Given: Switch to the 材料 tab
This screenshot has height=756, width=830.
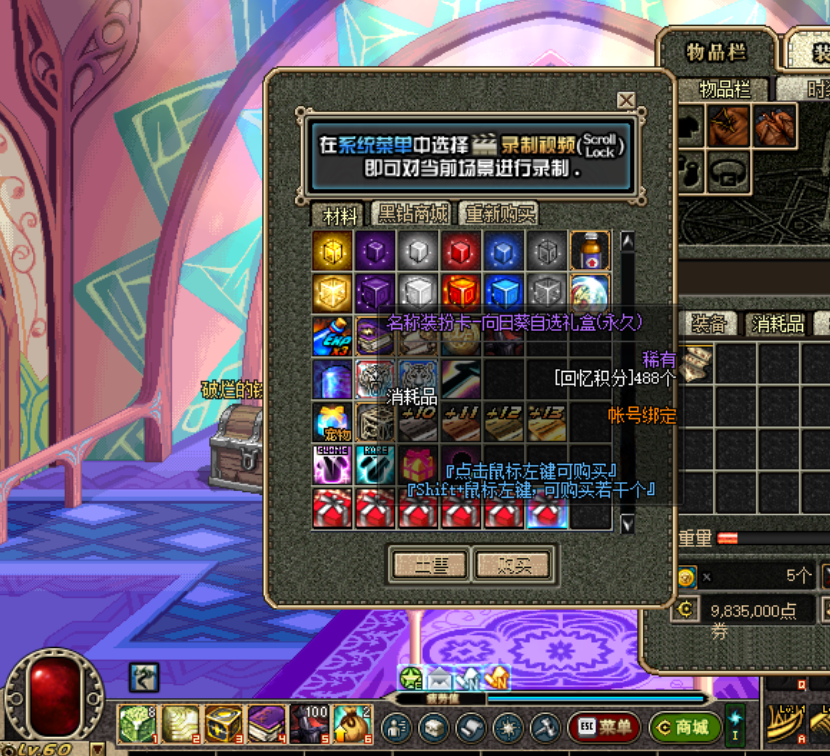Looking at the screenshot, I should (x=338, y=214).
